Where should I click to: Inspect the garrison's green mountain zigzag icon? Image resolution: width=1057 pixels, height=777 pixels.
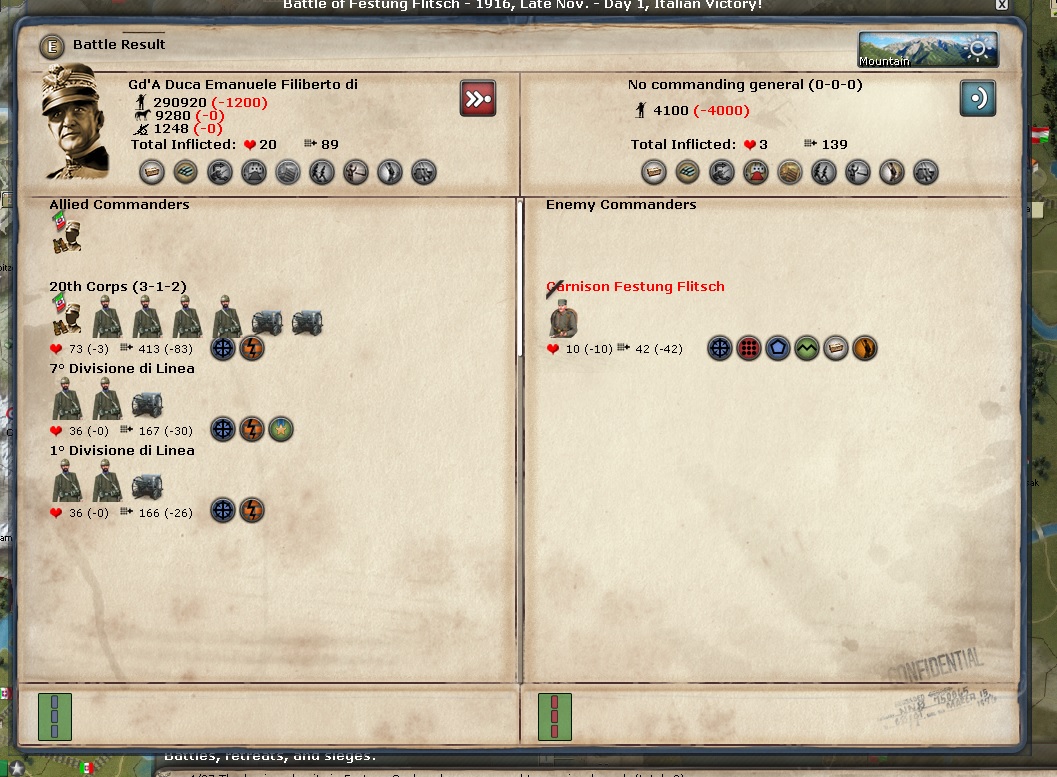click(x=807, y=349)
